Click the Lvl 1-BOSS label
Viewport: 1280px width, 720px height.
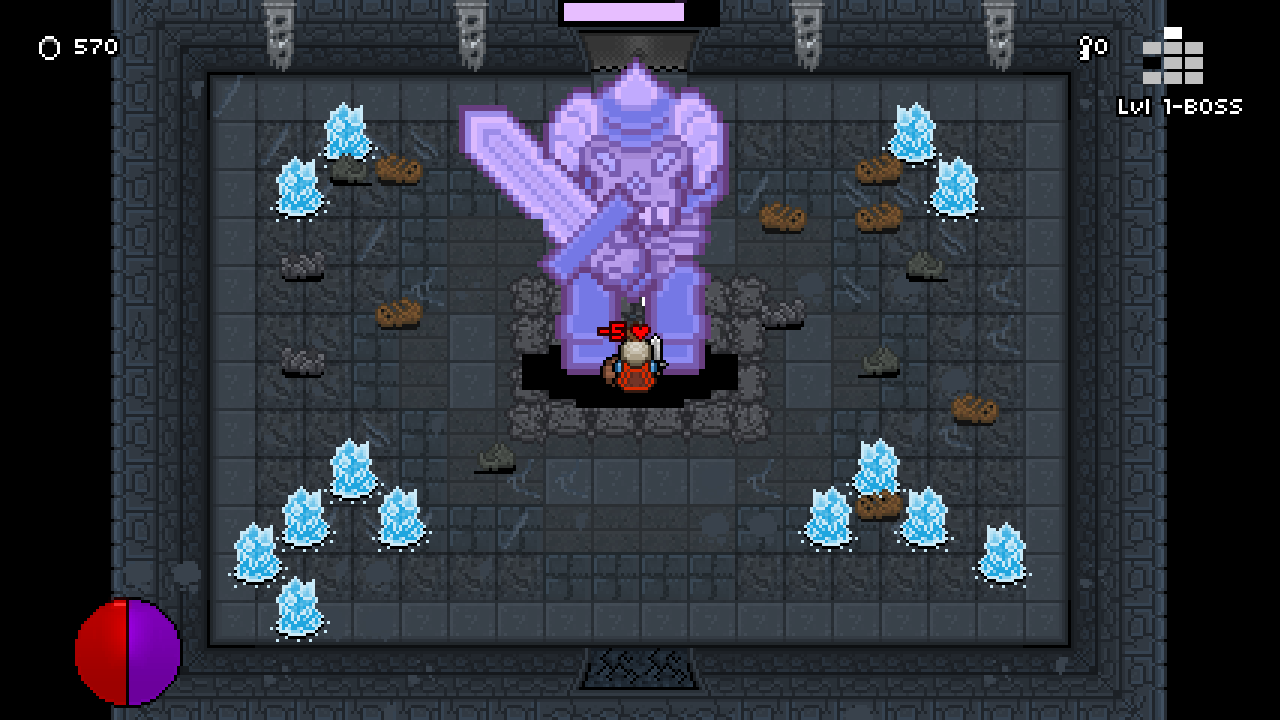(x=1181, y=103)
